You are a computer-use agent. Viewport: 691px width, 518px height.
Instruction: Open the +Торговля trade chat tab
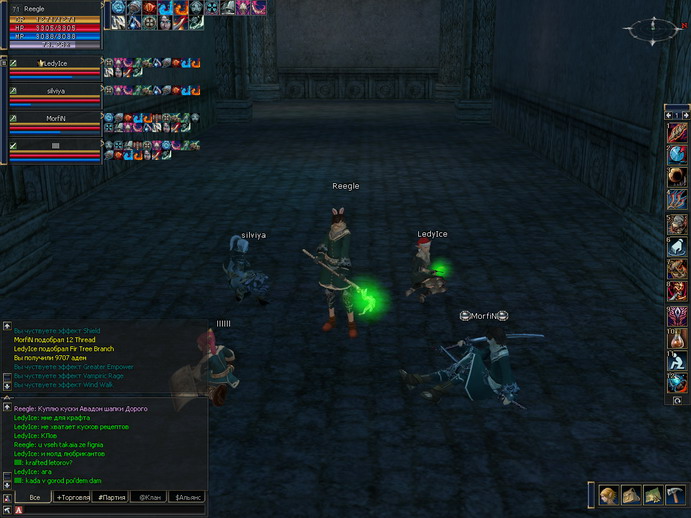[x=73, y=497]
